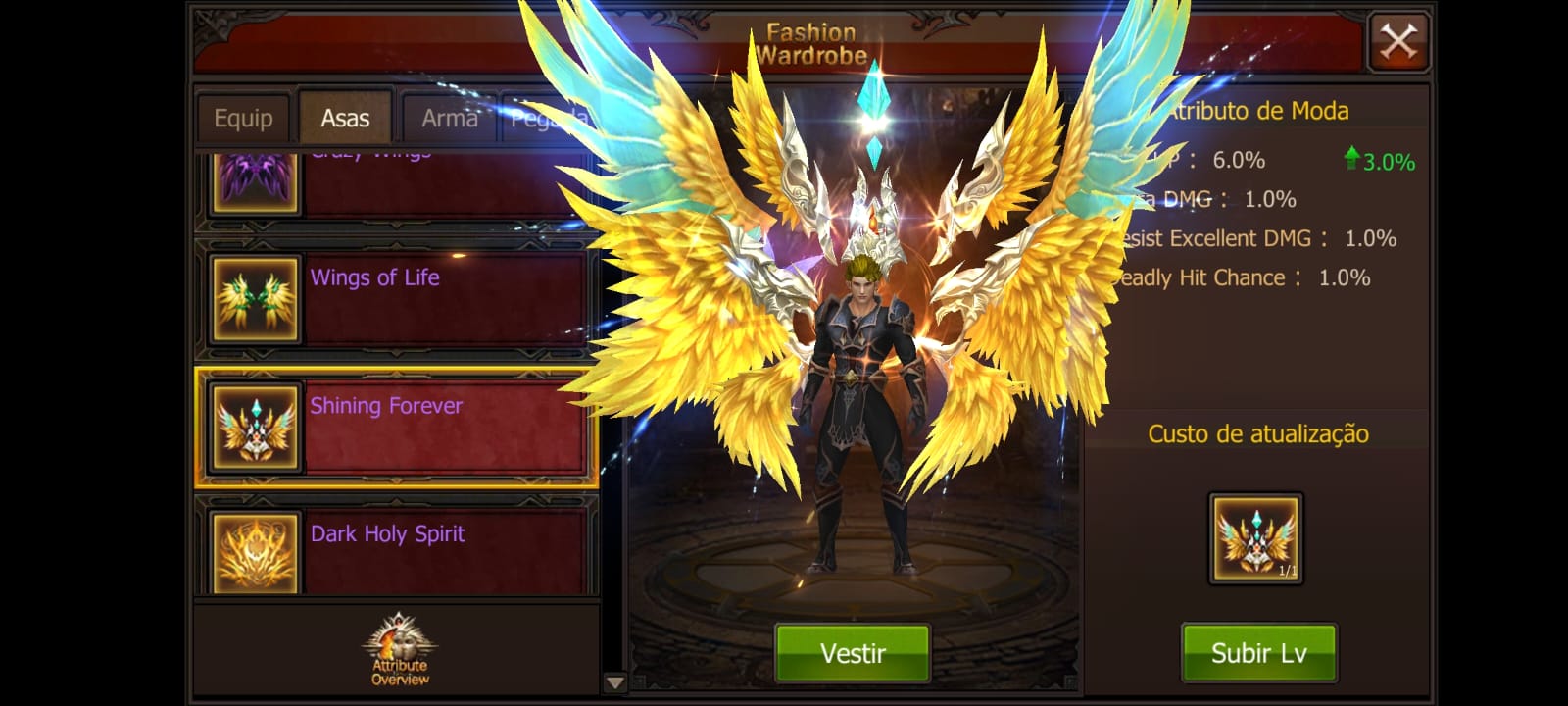This screenshot has width=1568, height=706.
Task: Close the Fashion Wardrobe window
Action: [1398, 42]
